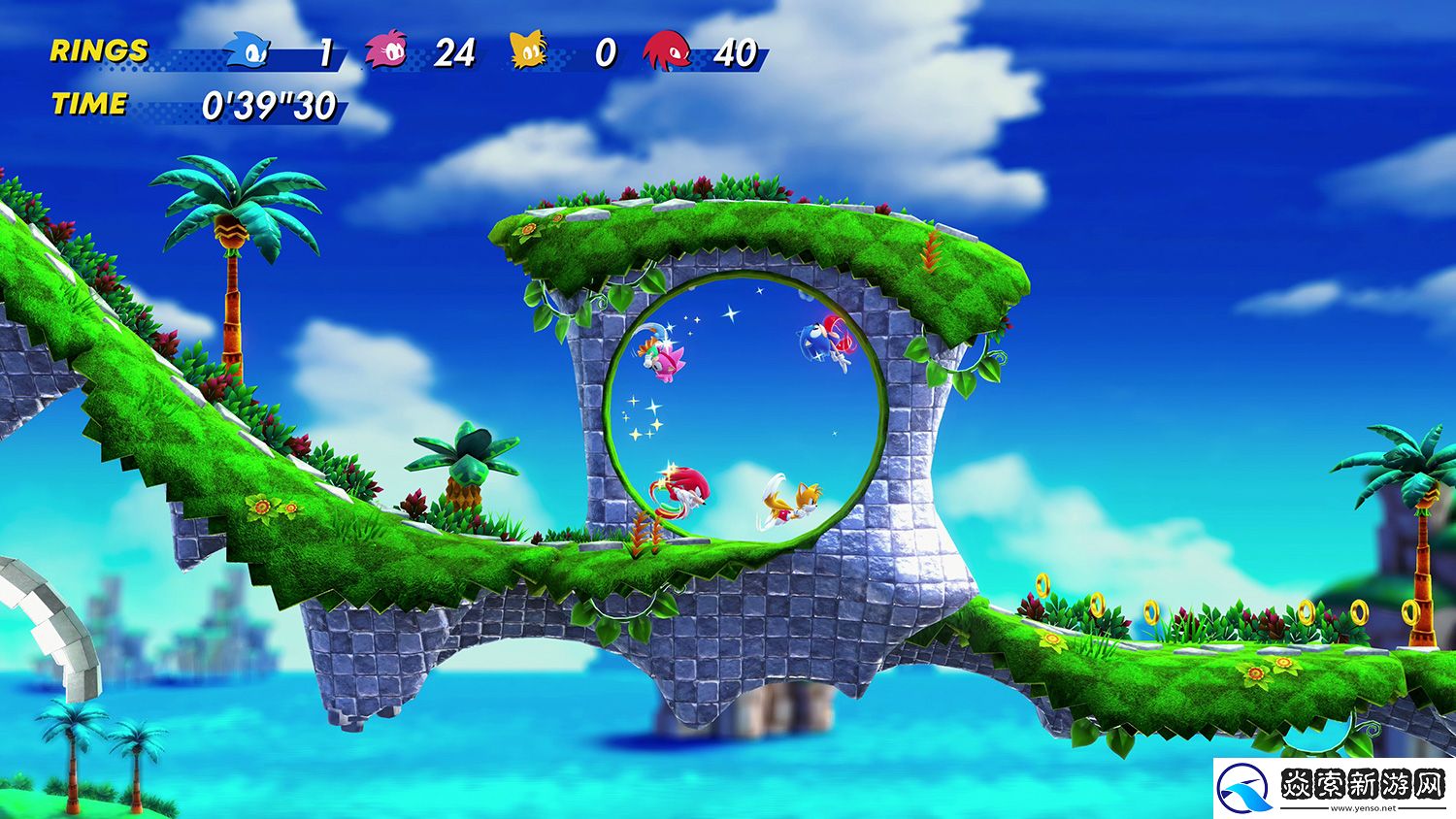Choose the Knuckles player icon
This screenshot has width=1456, height=819.
[667, 50]
